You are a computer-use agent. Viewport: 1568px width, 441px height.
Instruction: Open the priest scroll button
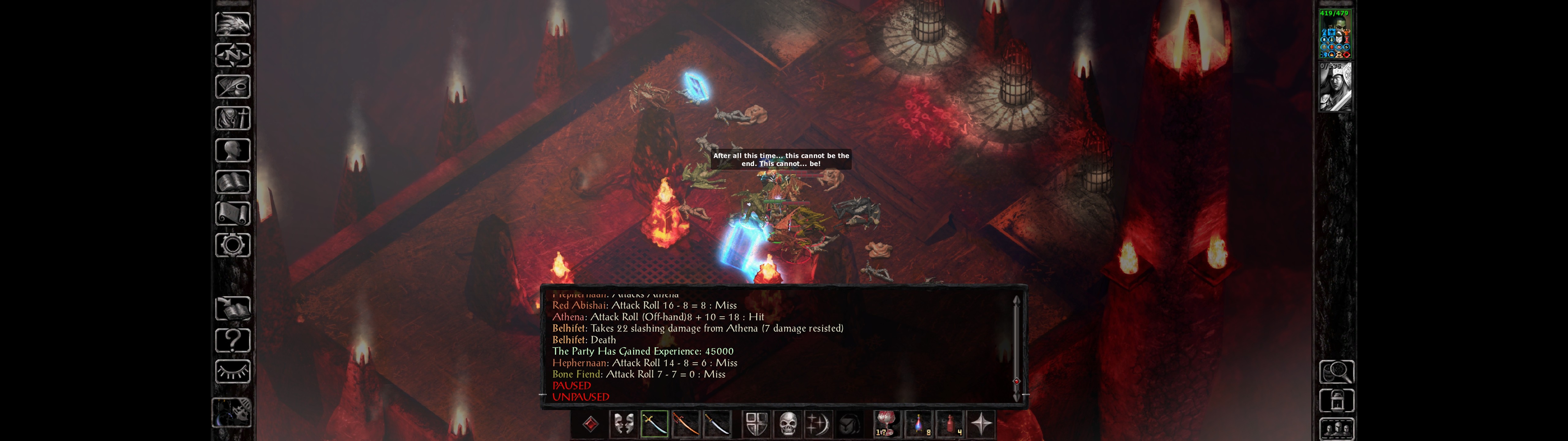pyautogui.click(x=232, y=213)
